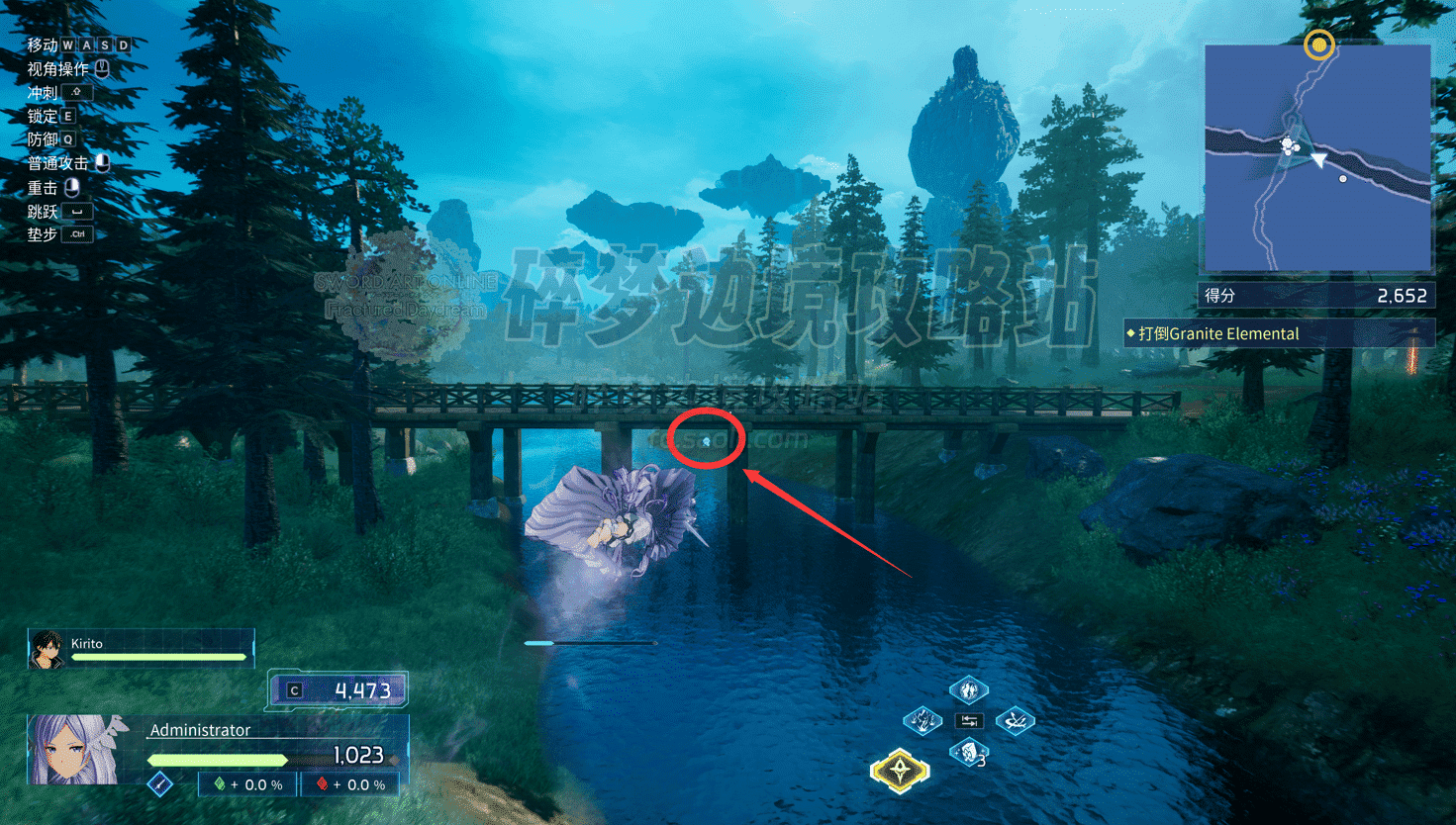1456x825 pixels.
Task: Use the crystal item with count 3
Action: [969, 753]
